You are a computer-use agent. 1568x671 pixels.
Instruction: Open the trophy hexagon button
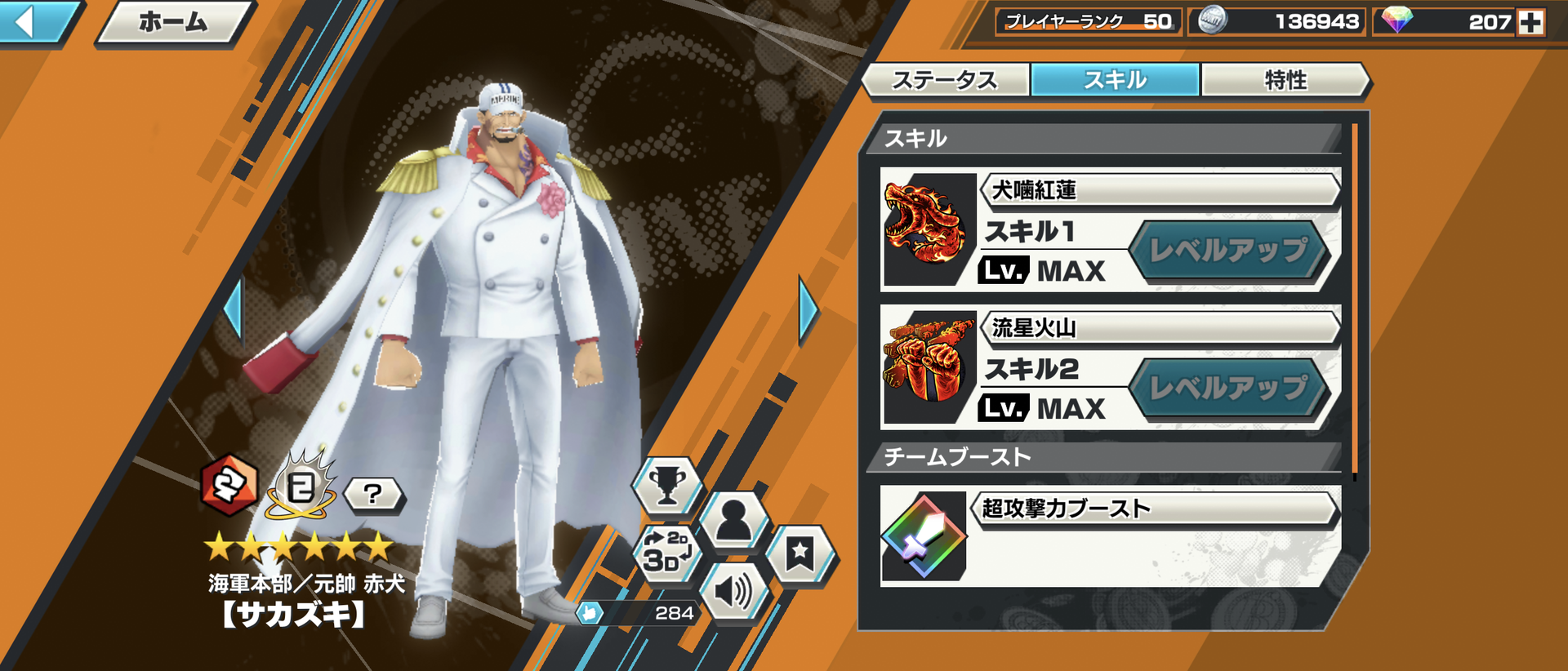click(666, 487)
